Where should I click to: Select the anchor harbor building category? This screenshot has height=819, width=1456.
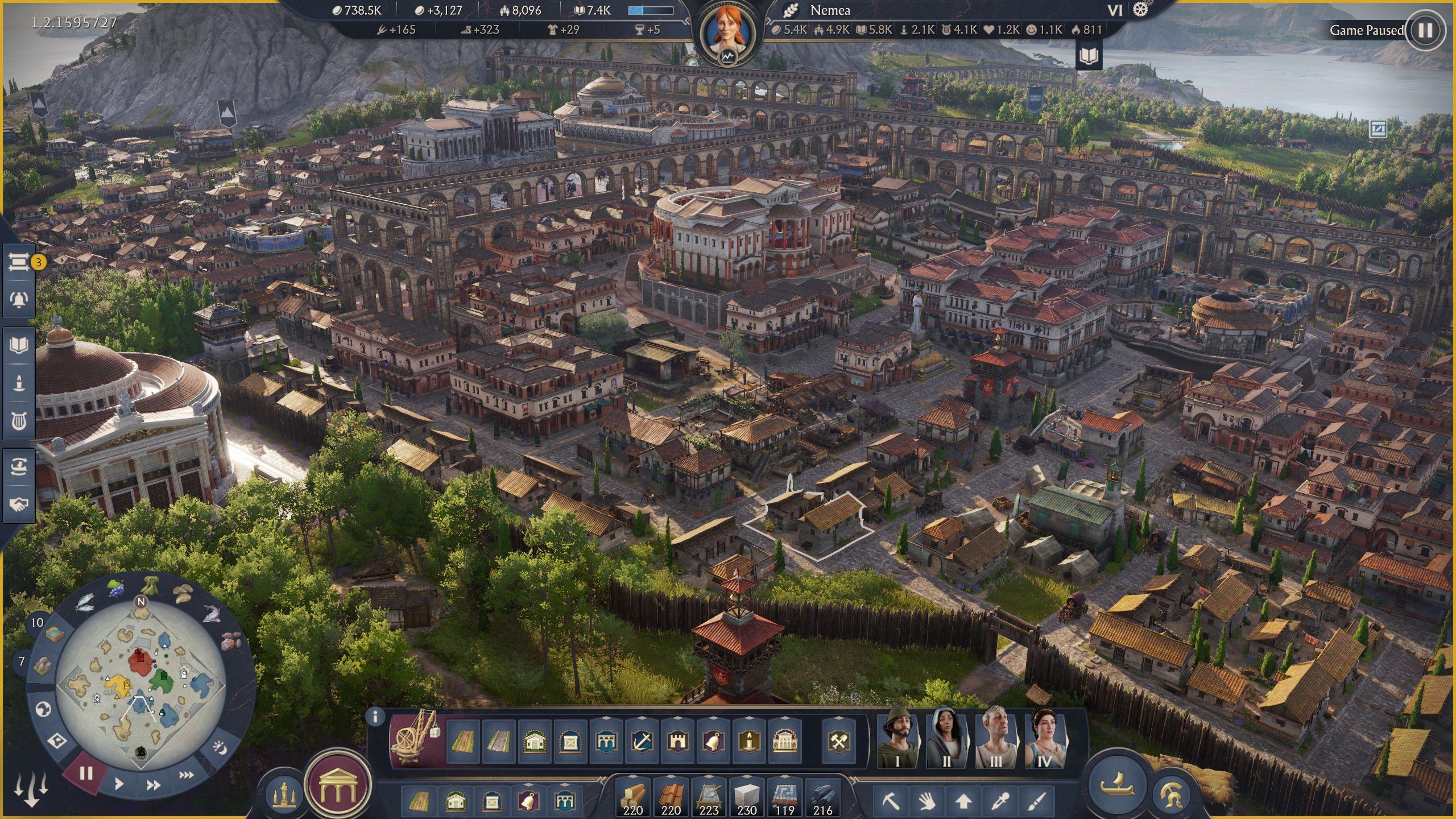(642, 741)
